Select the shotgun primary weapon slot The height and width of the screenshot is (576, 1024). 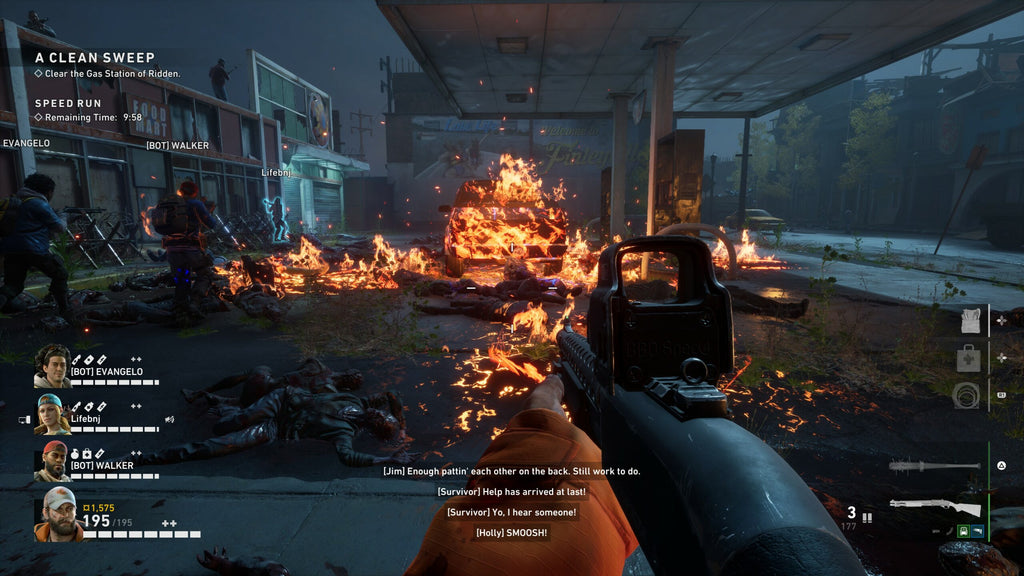coord(934,507)
